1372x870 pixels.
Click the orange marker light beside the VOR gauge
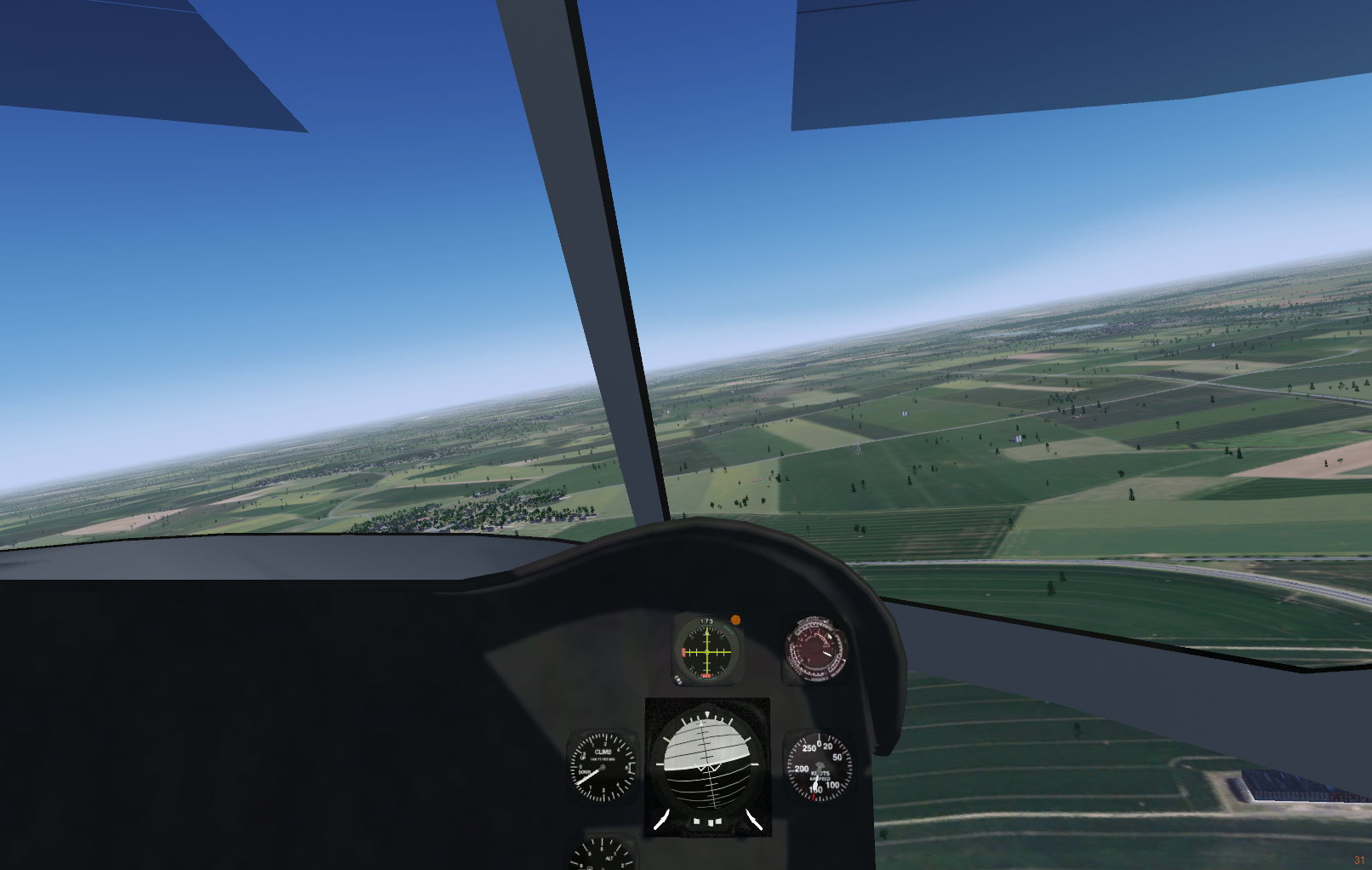pos(735,620)
